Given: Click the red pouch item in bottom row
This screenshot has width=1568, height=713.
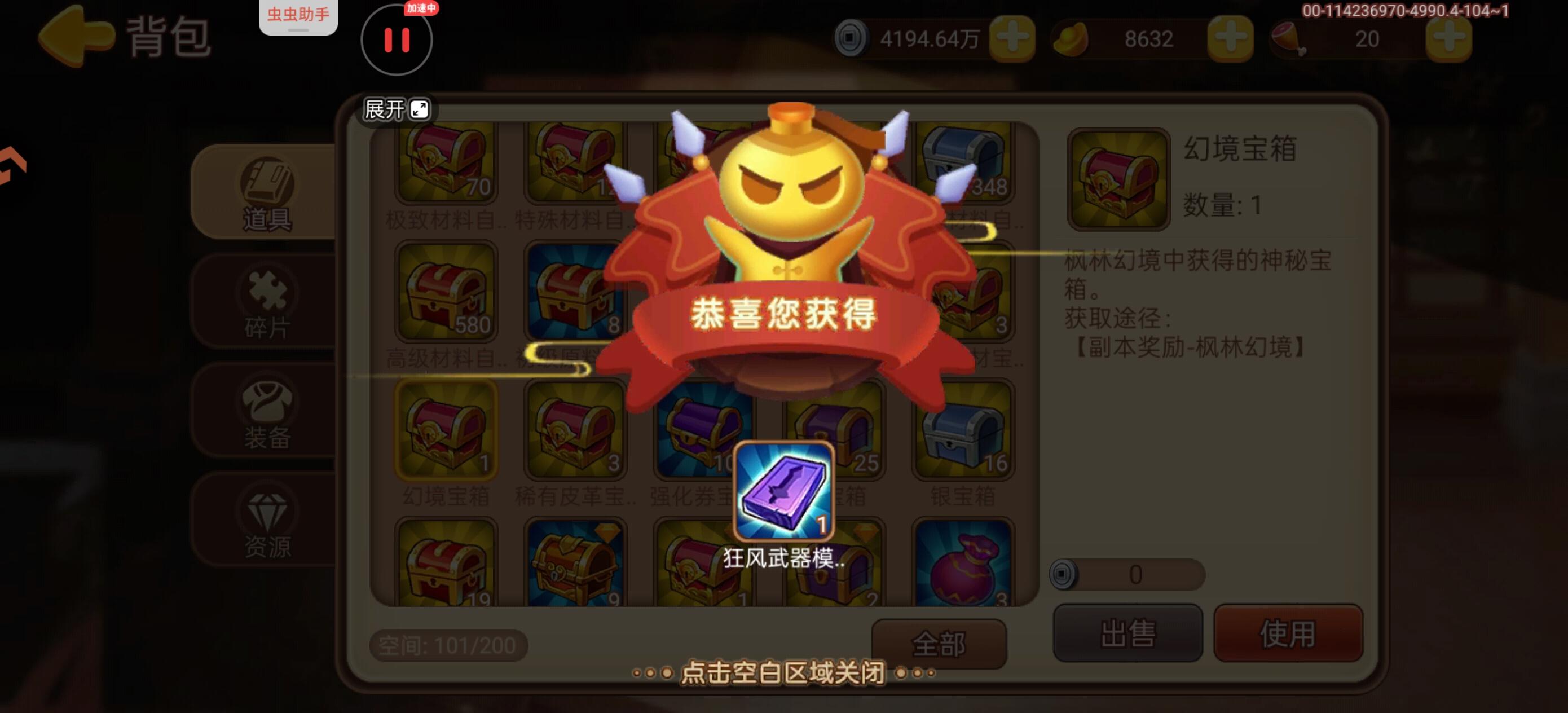Looking at the screenshot, I should [962, 569].
